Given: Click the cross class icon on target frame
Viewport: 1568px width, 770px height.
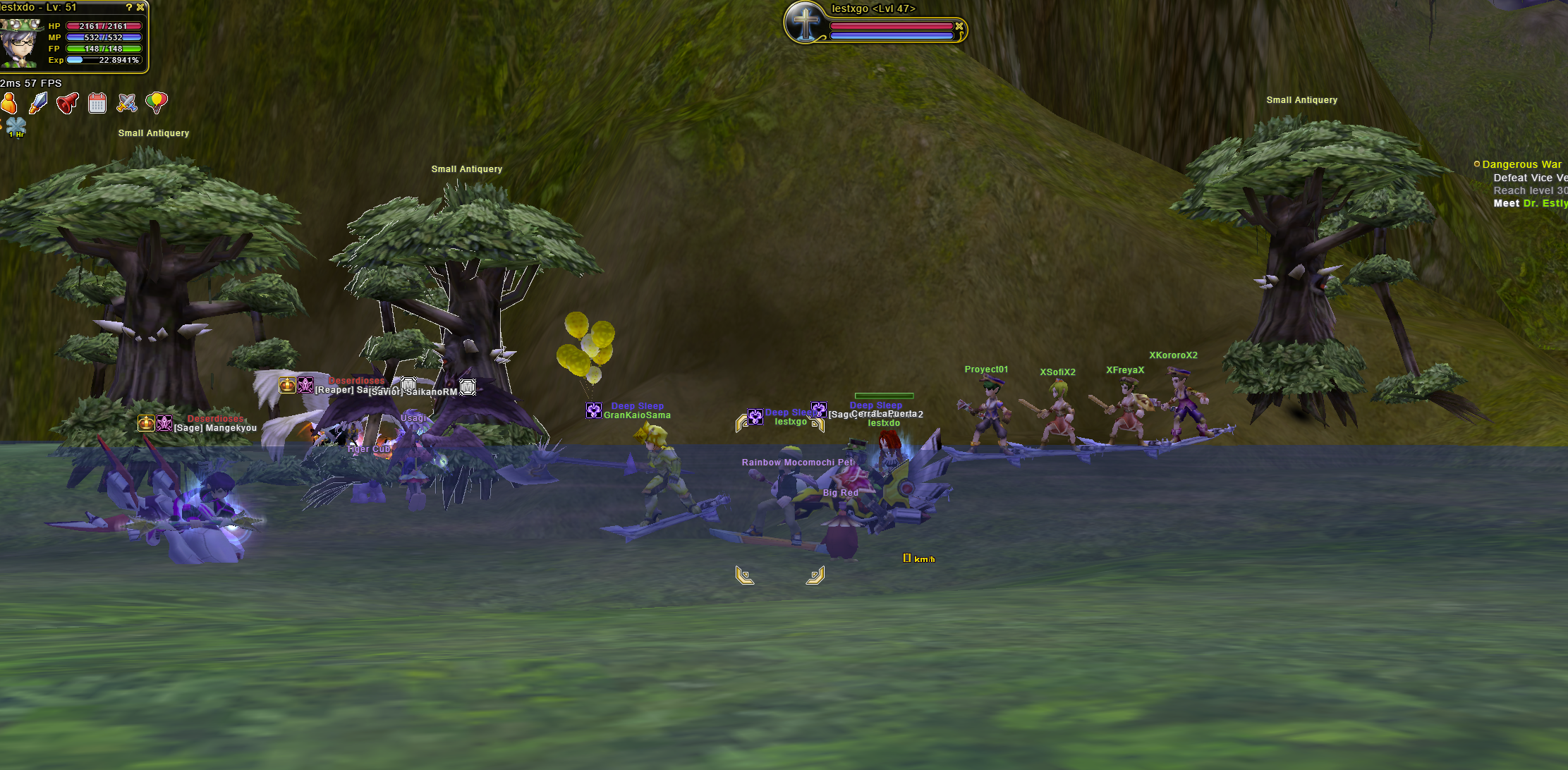Looking at the screenshot, I should coord(806,23).
